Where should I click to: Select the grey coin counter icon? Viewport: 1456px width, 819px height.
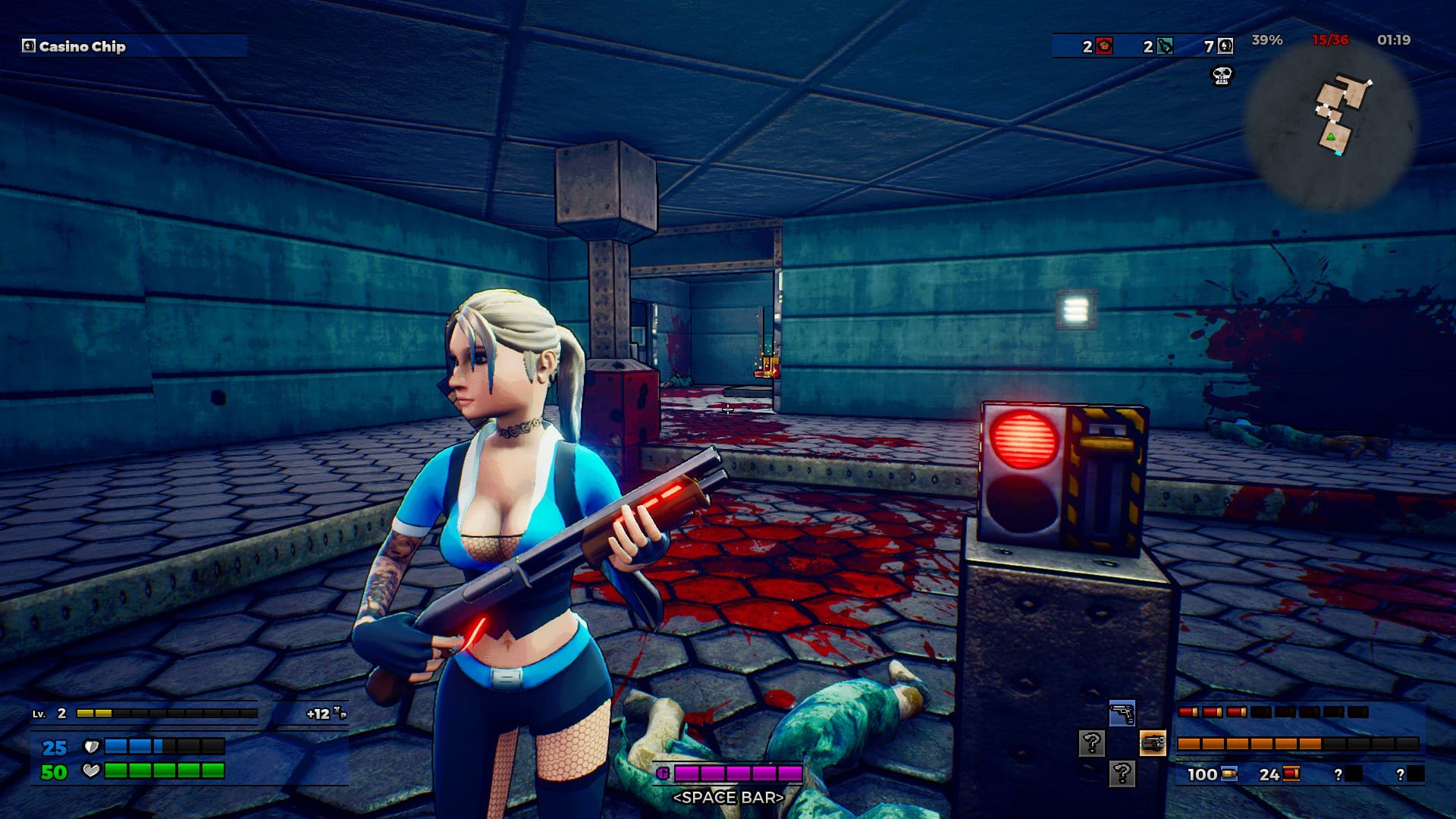pos(1225,46)
